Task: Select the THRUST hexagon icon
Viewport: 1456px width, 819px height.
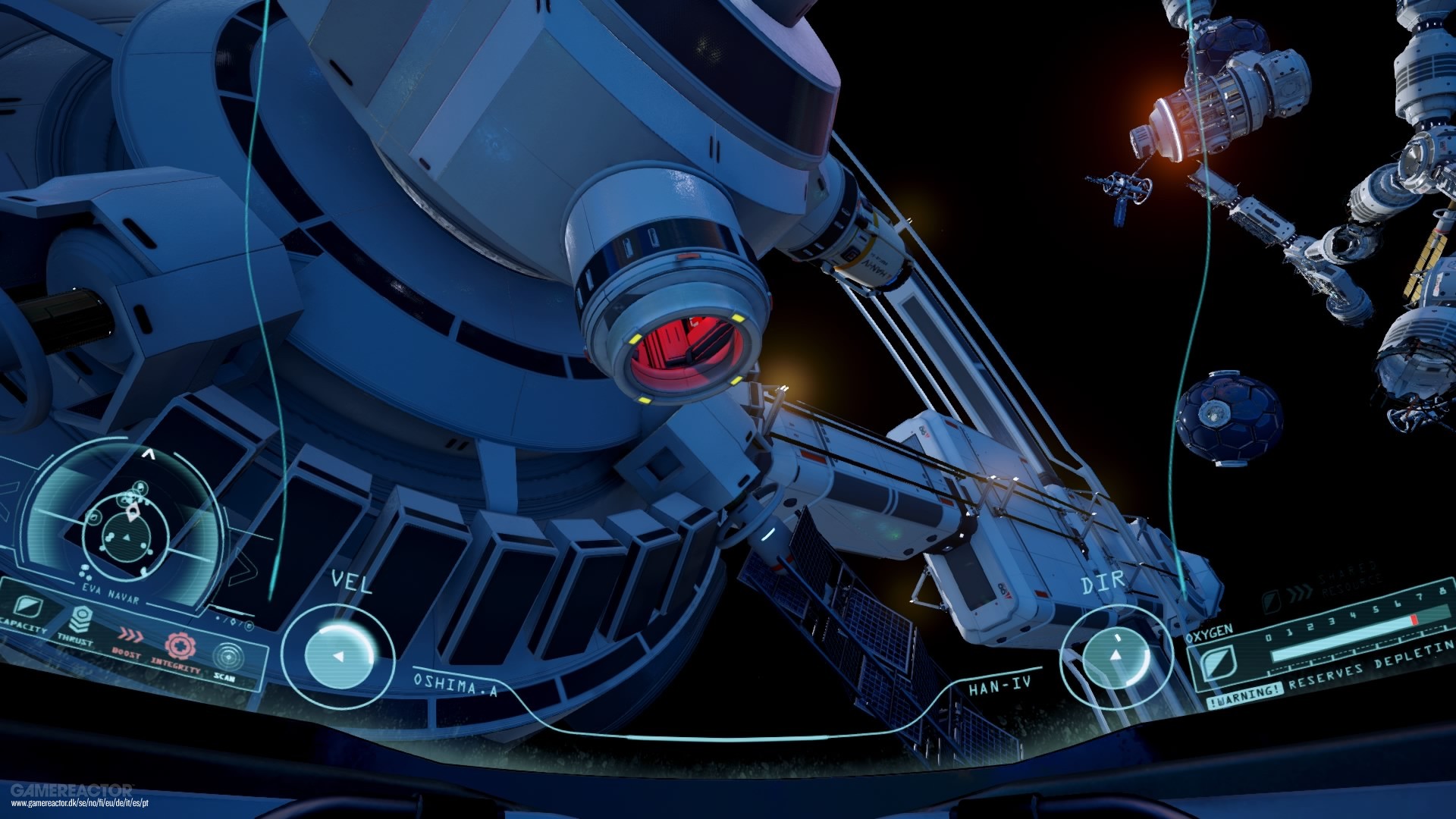Action: coord(80,620)
